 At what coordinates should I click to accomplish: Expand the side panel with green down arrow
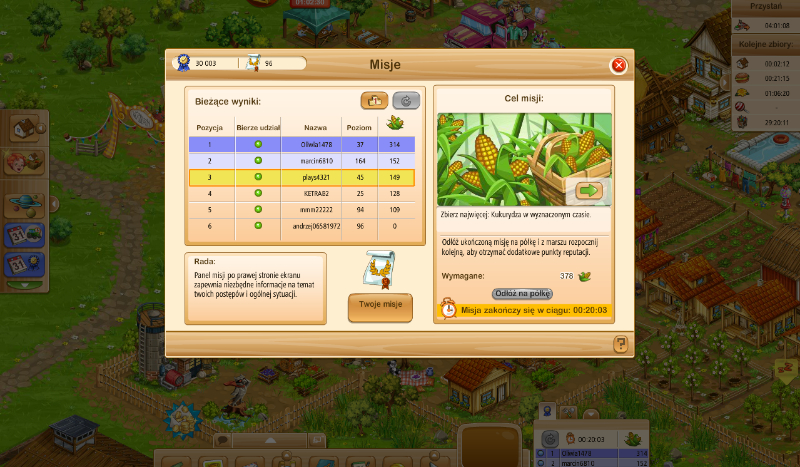(24, 287)
